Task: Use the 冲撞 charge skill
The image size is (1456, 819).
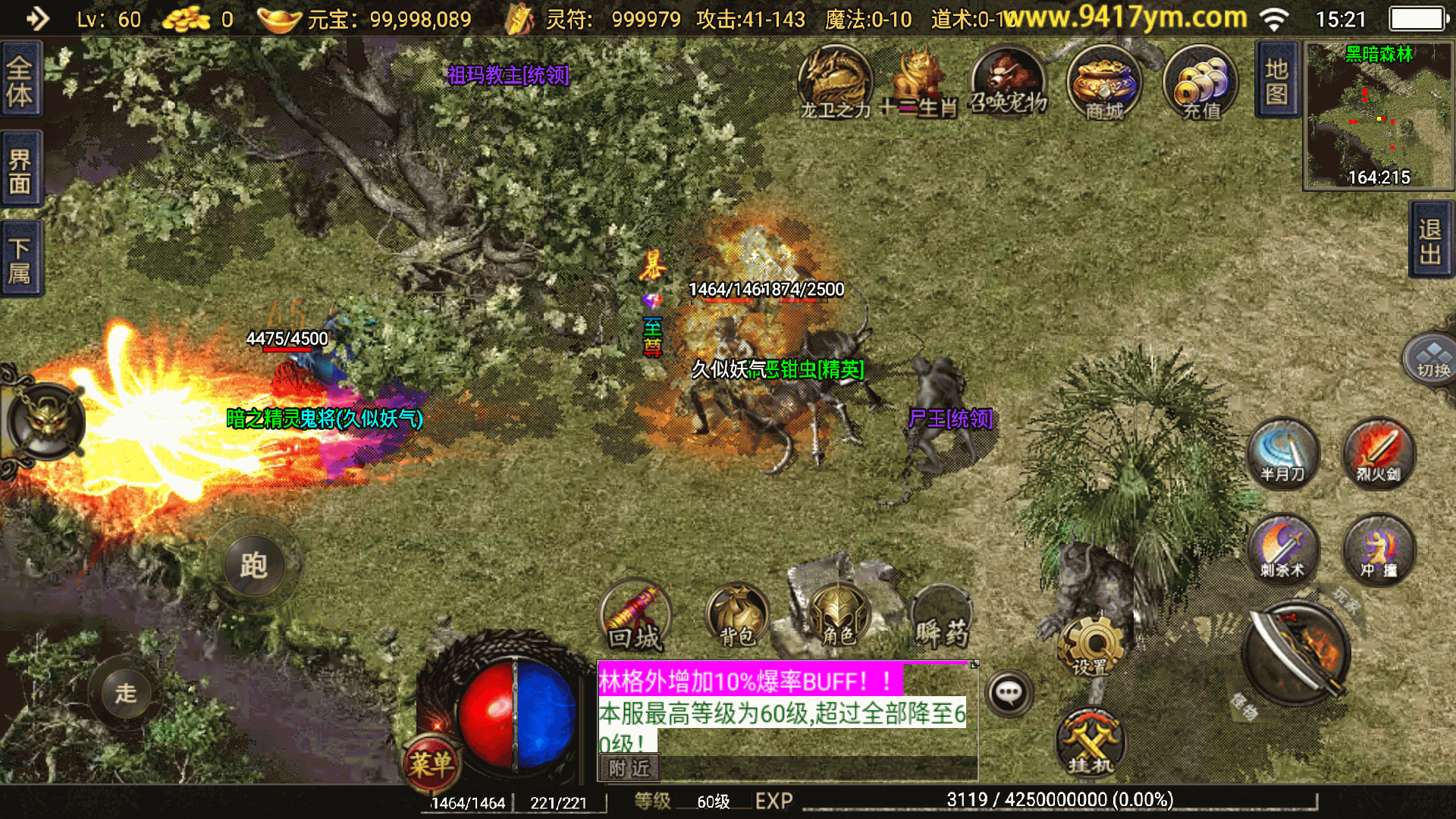Action: pyautogui.click(x=1378, y=549)
